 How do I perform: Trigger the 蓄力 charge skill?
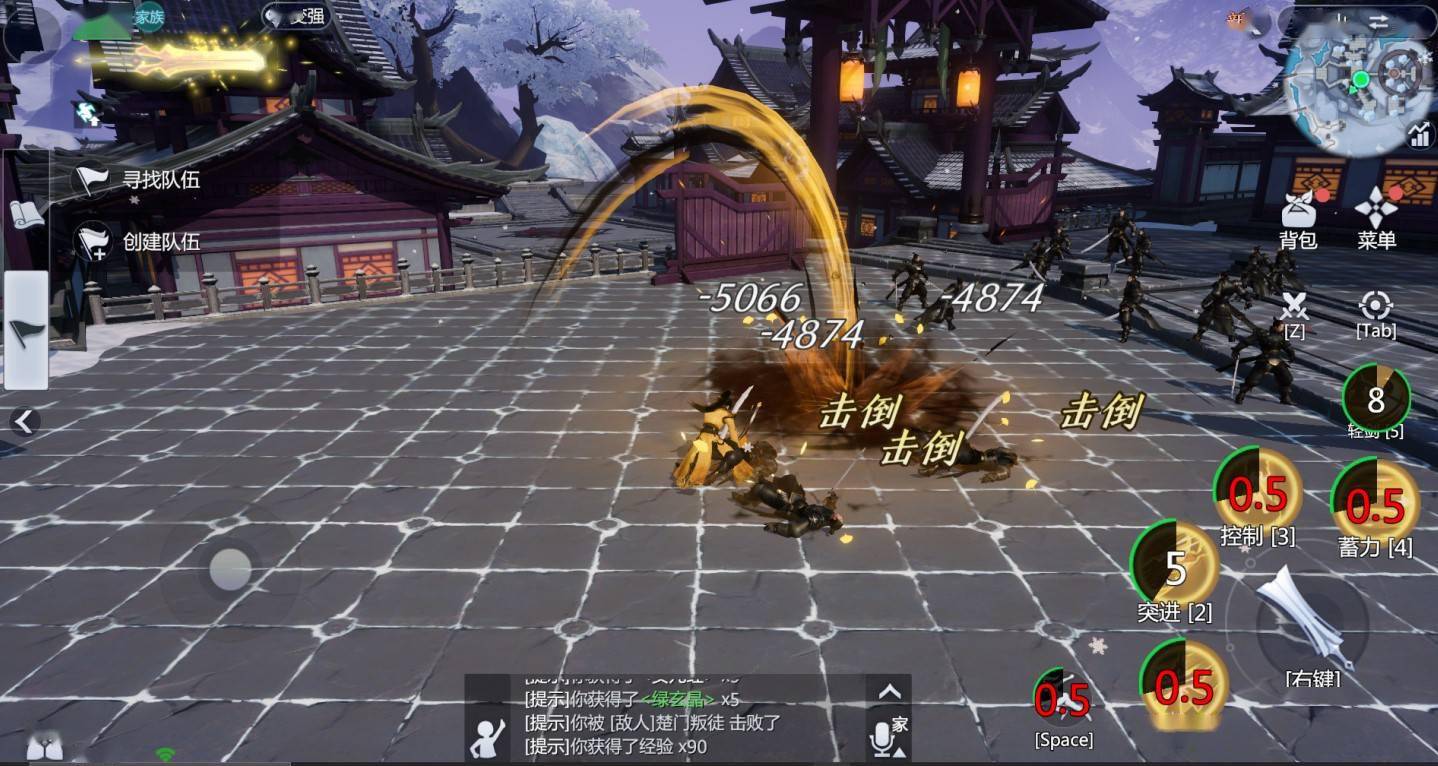[x=1375, y=502]
